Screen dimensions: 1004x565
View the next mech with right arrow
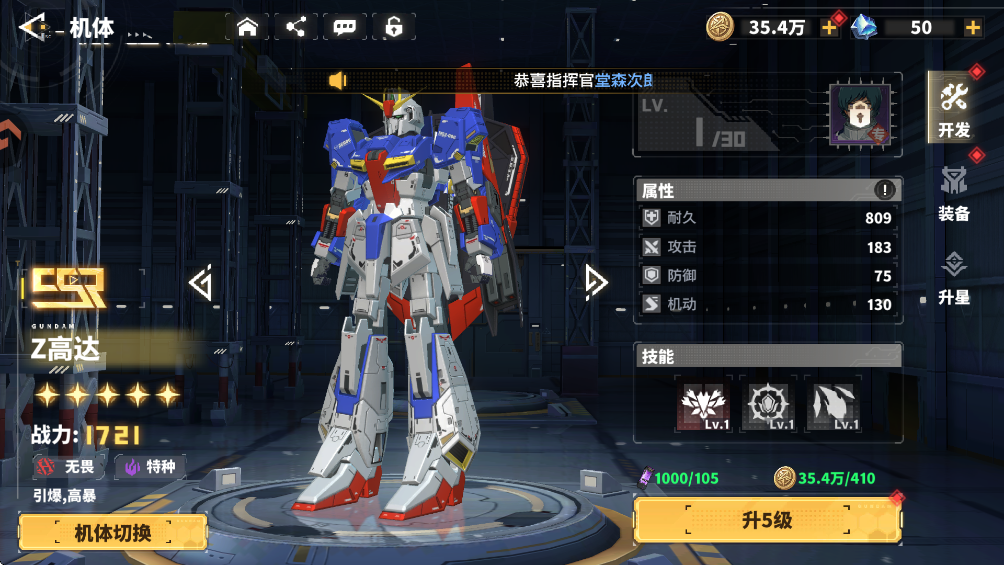tap(596, 283)
